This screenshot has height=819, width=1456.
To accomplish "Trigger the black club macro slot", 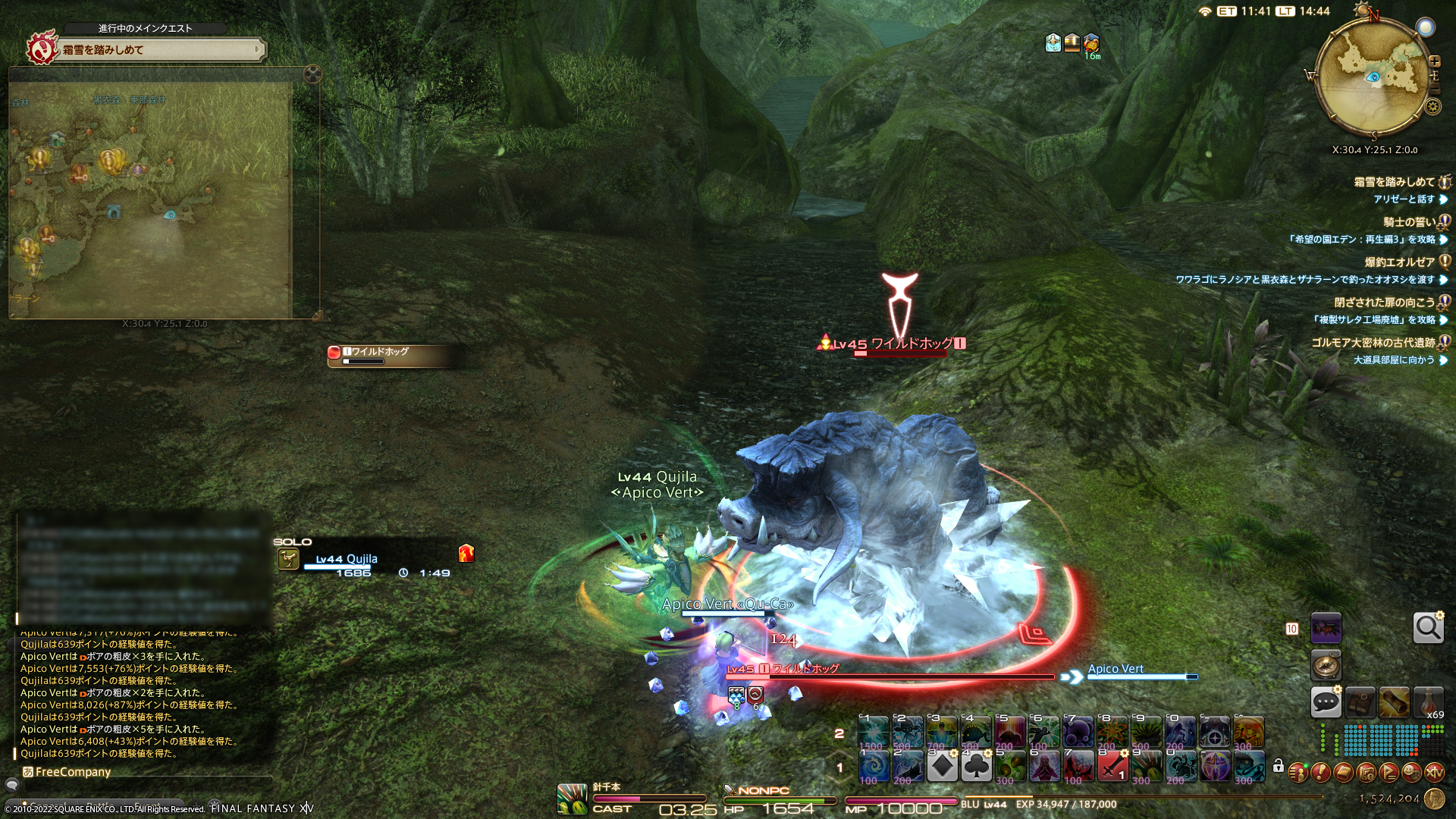I will coord(976,767).
